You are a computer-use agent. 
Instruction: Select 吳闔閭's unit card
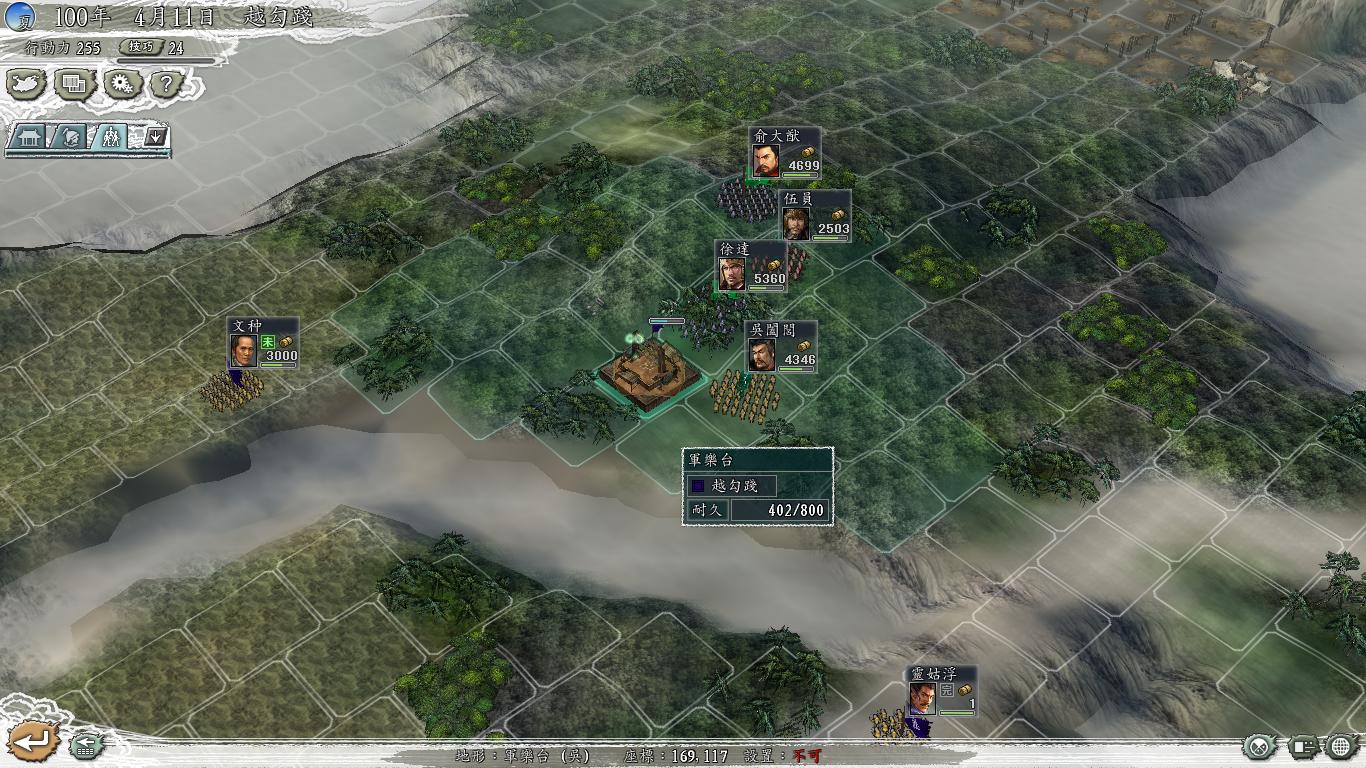(x=782, y=347)
